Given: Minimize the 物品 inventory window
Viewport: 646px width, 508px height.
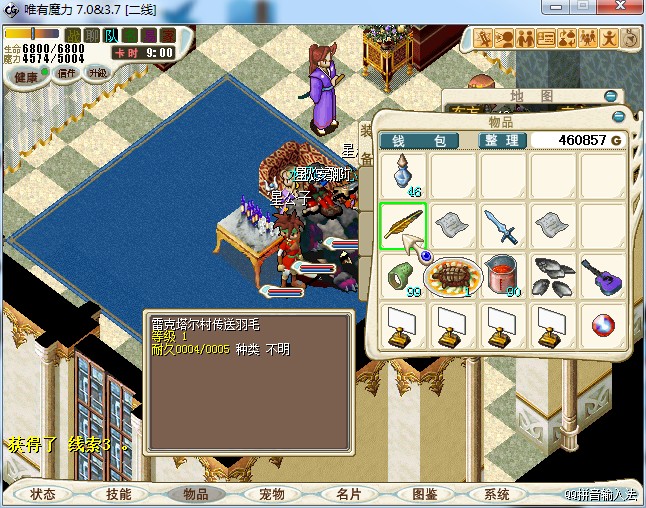Looking at the screenshot, I should pyautogui.click(x=620, y=117).
